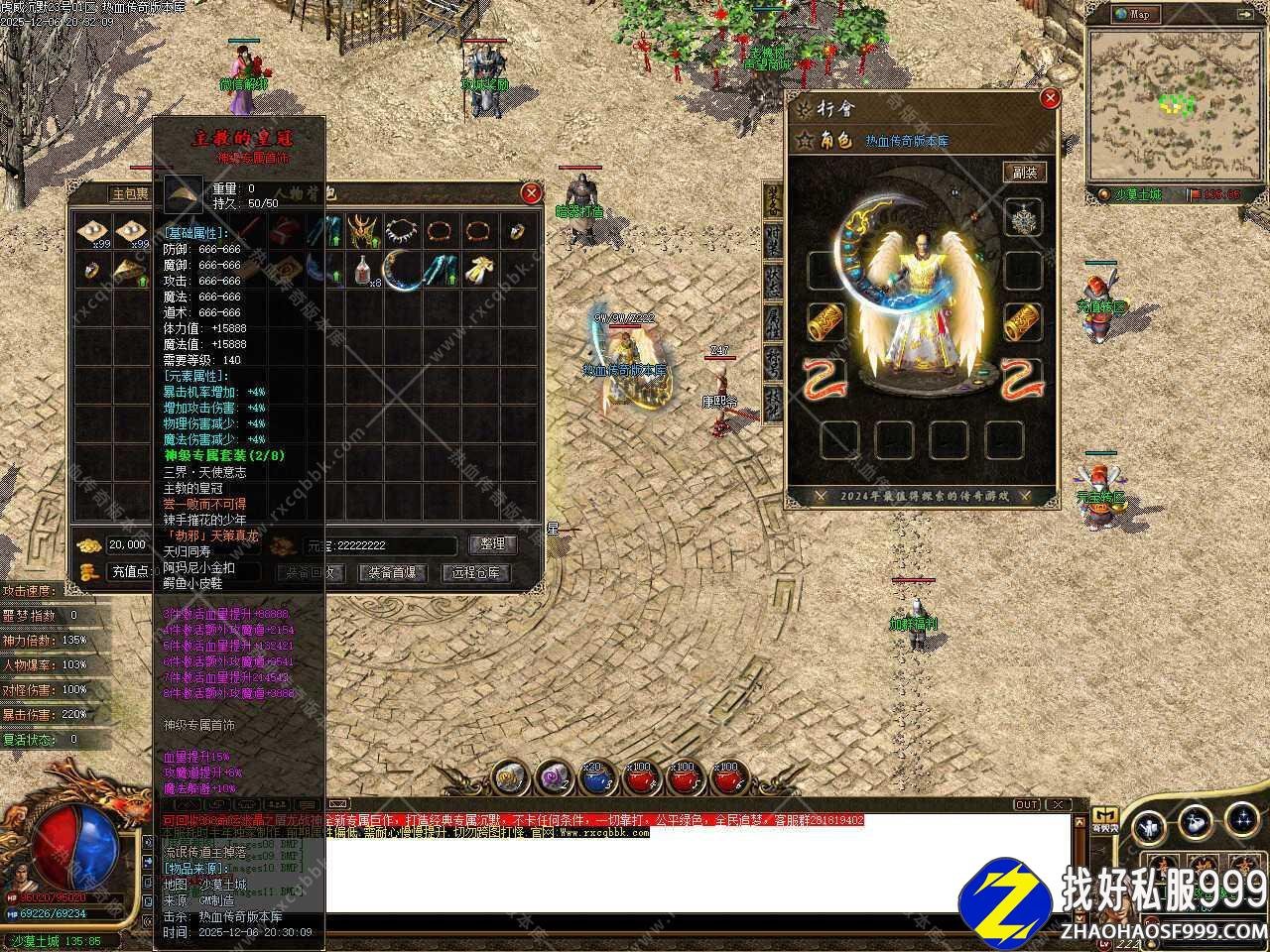Click the 整理 sort button

[492, 544]
